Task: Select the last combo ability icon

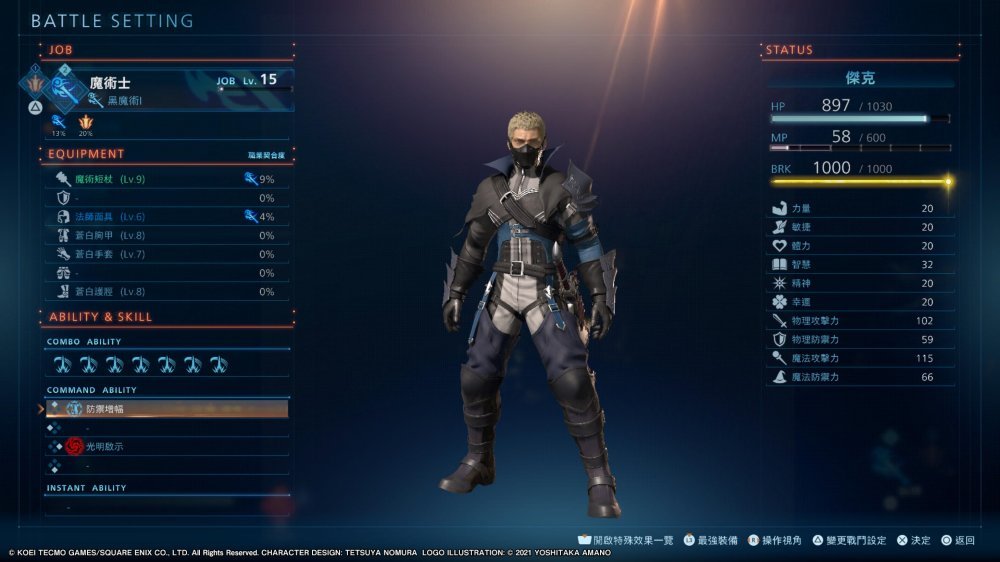Action: (x=219, y=365)
